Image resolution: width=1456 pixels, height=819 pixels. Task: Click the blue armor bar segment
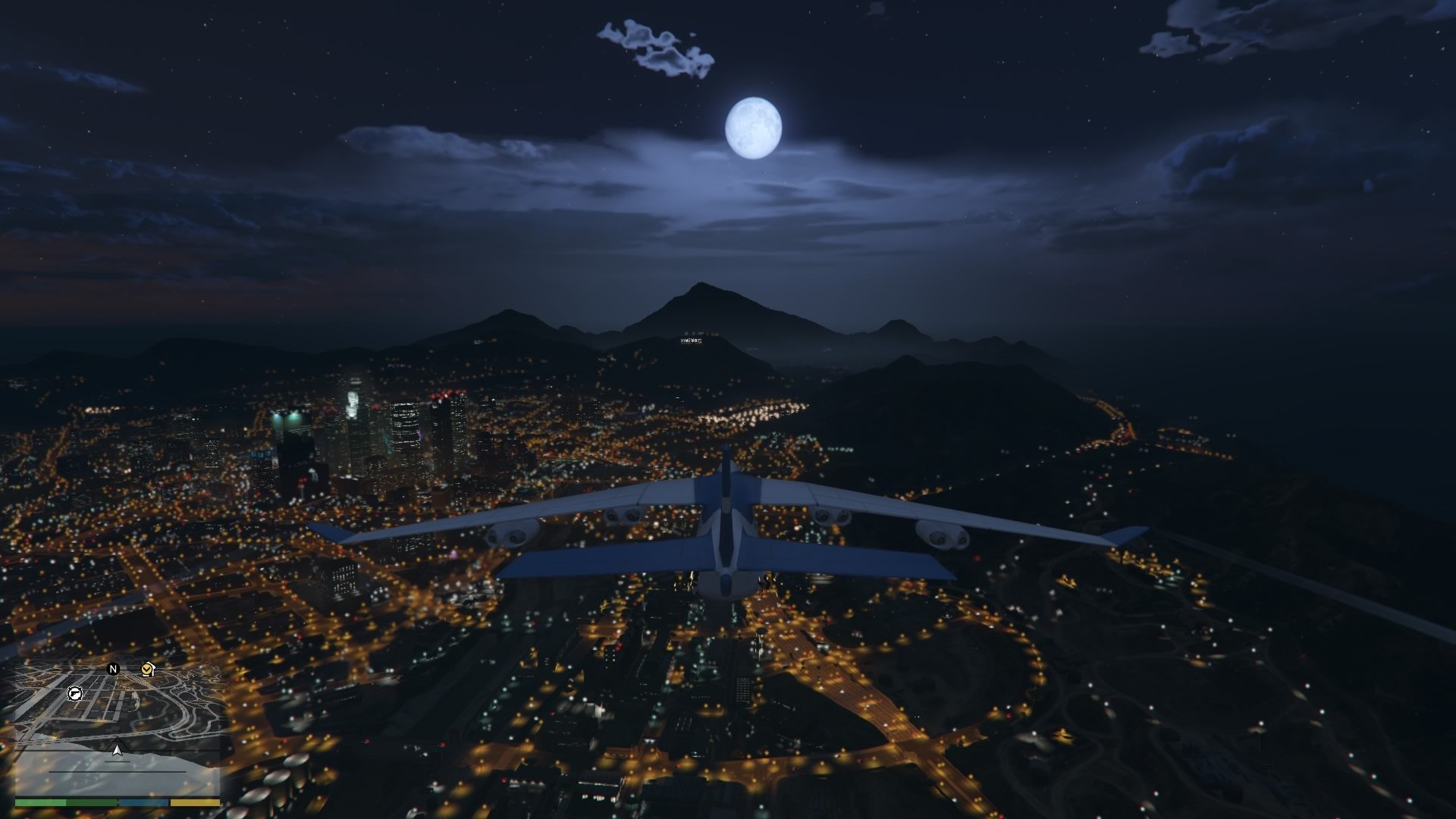point(143,804)
